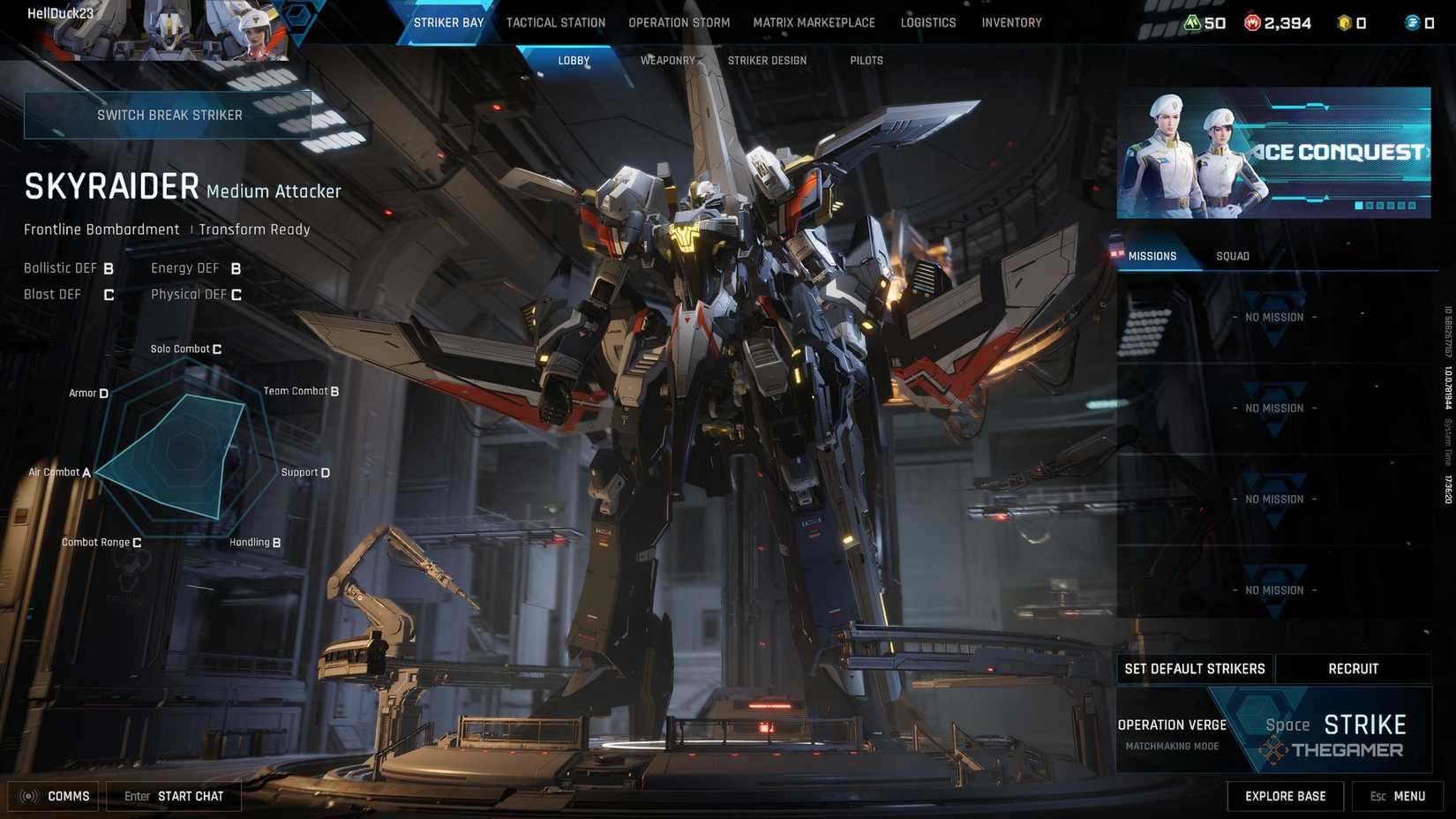Image resolution: width=1456 pixels, height=819 pixels.
Task: Click the blue coin currency icon
Action: 1412,23
